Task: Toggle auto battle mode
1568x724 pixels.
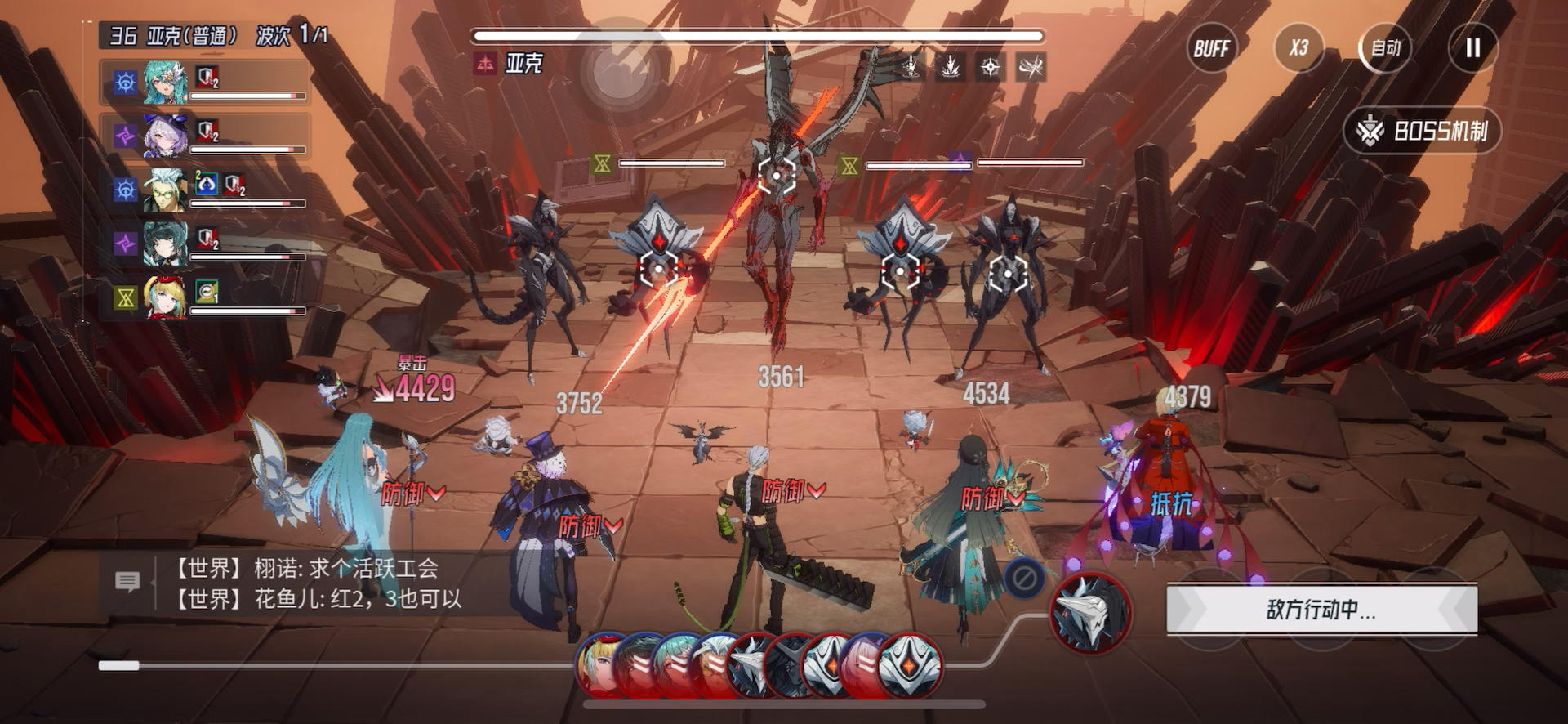Action: click(x=1385, y=48)
